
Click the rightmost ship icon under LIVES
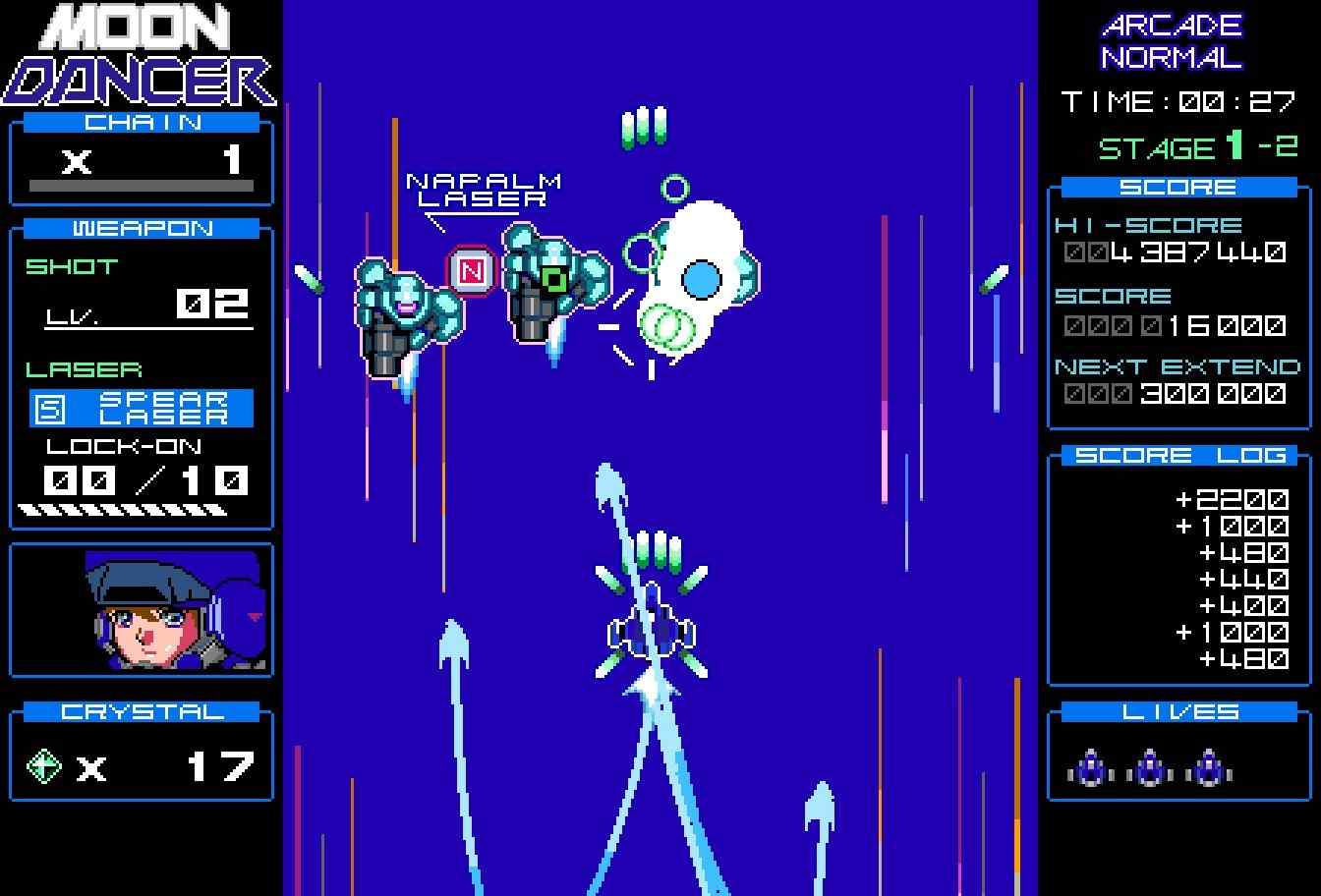[1207, 766]
